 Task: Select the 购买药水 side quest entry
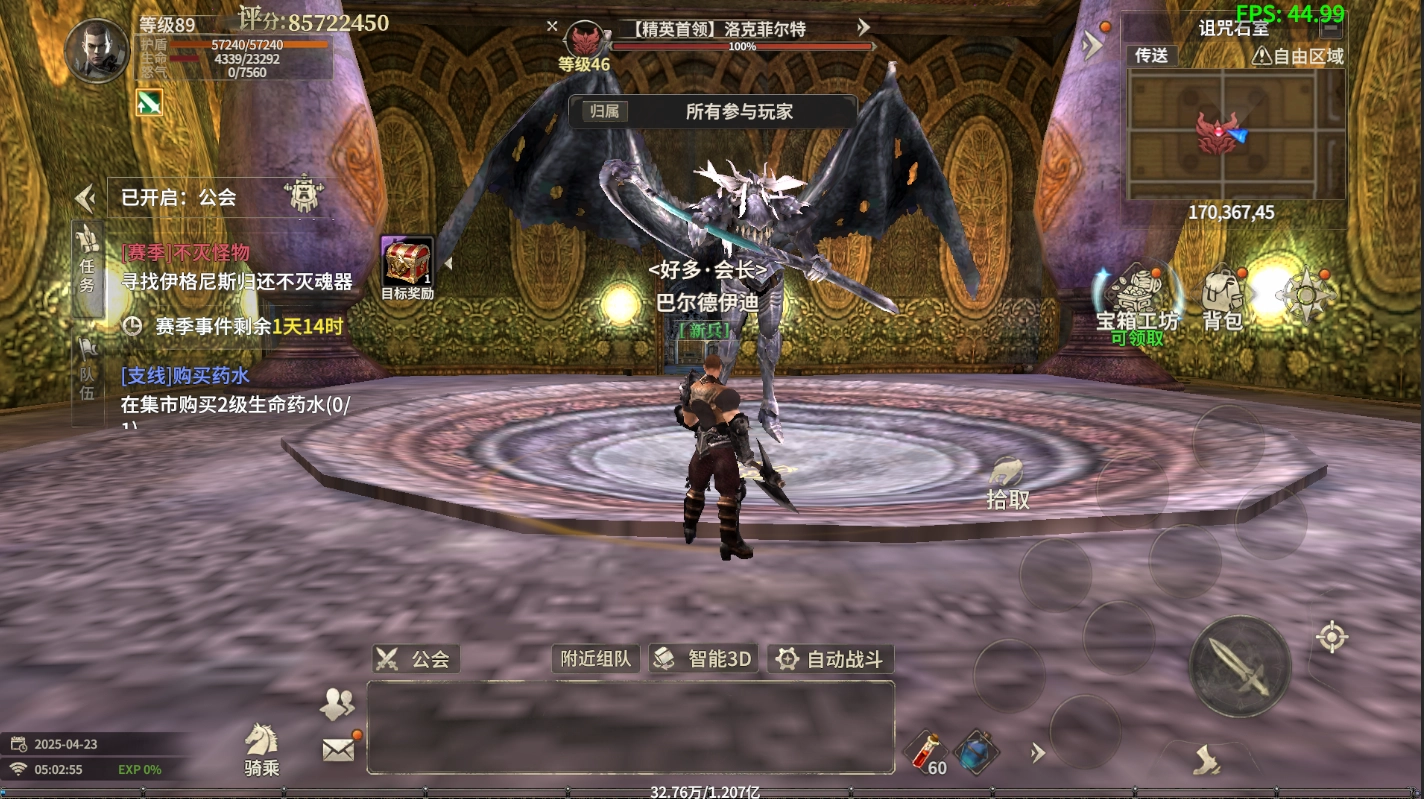(x=236, y=390)
